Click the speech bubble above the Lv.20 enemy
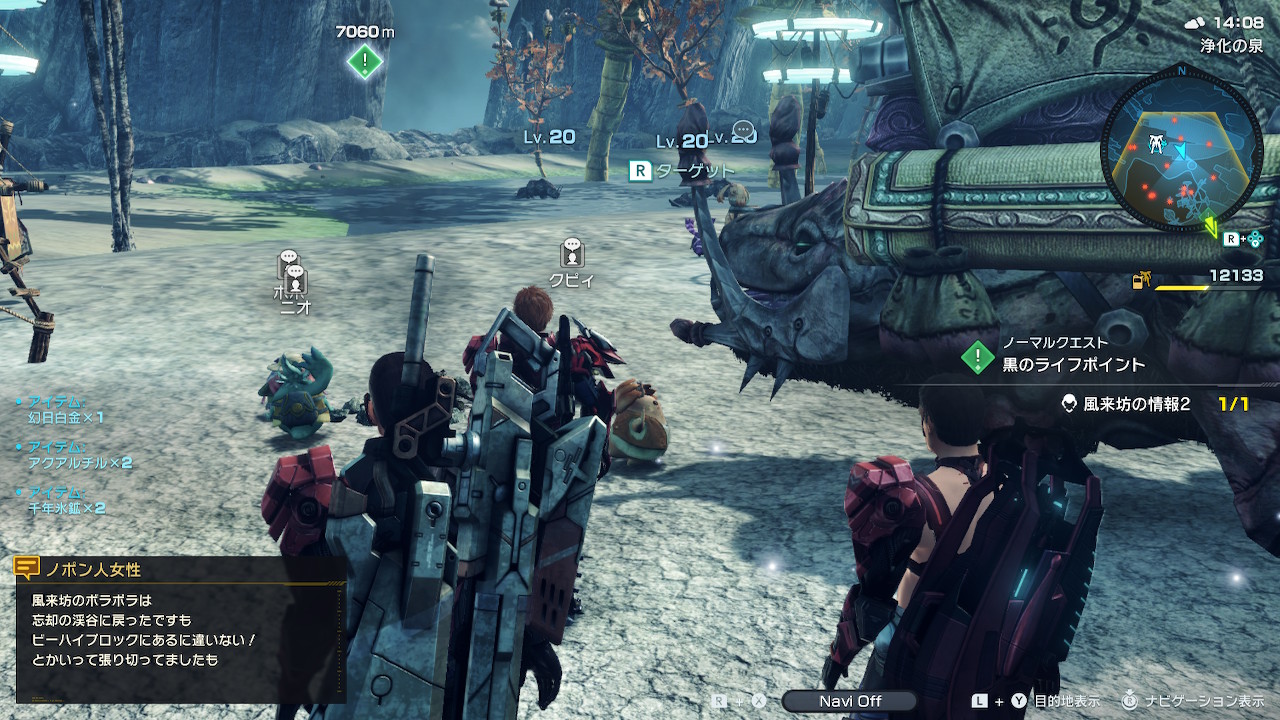This screenshot has width=1280, height=720. coord(743,131)
